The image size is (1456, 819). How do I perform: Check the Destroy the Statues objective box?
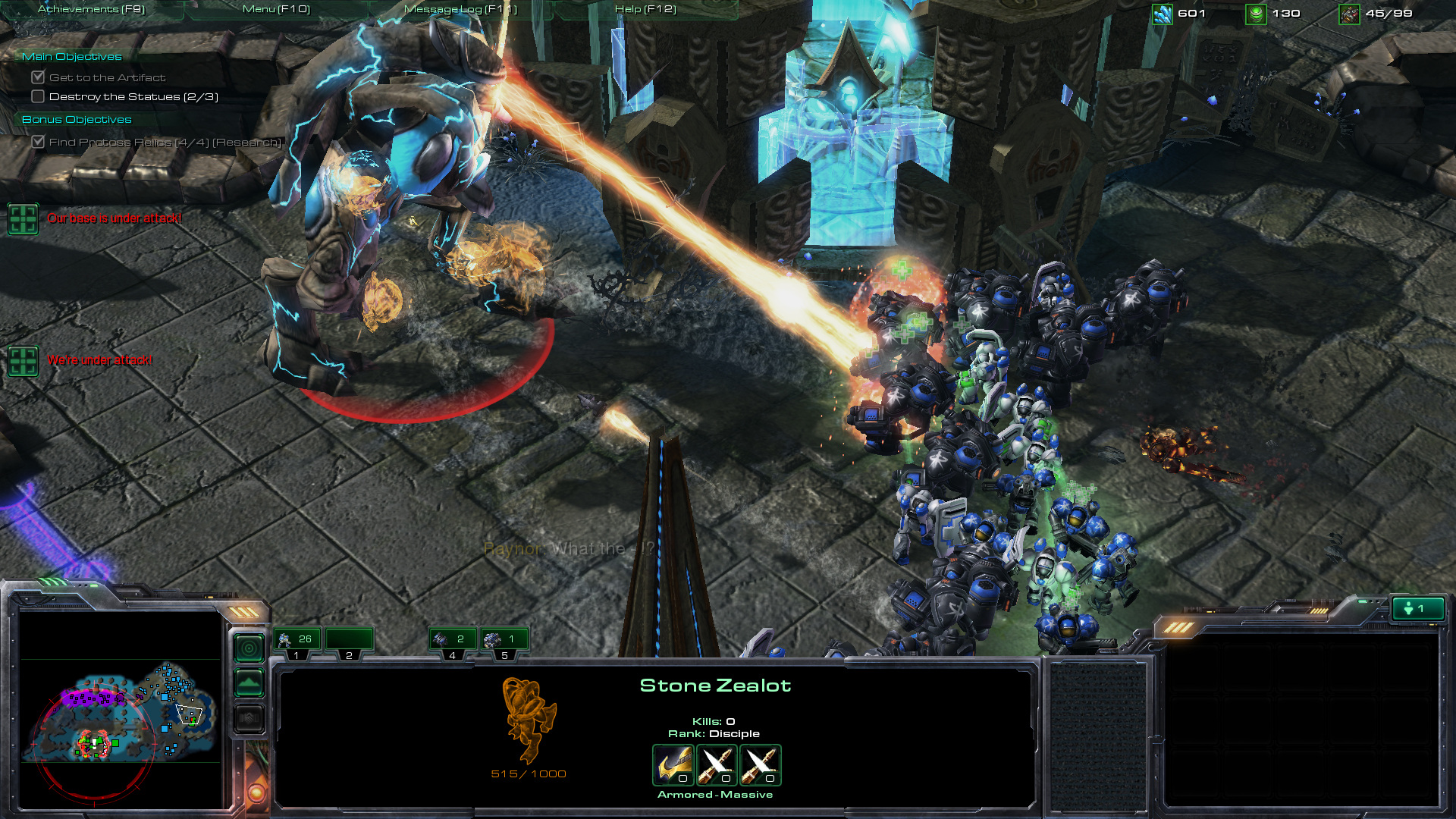point(37,96)
